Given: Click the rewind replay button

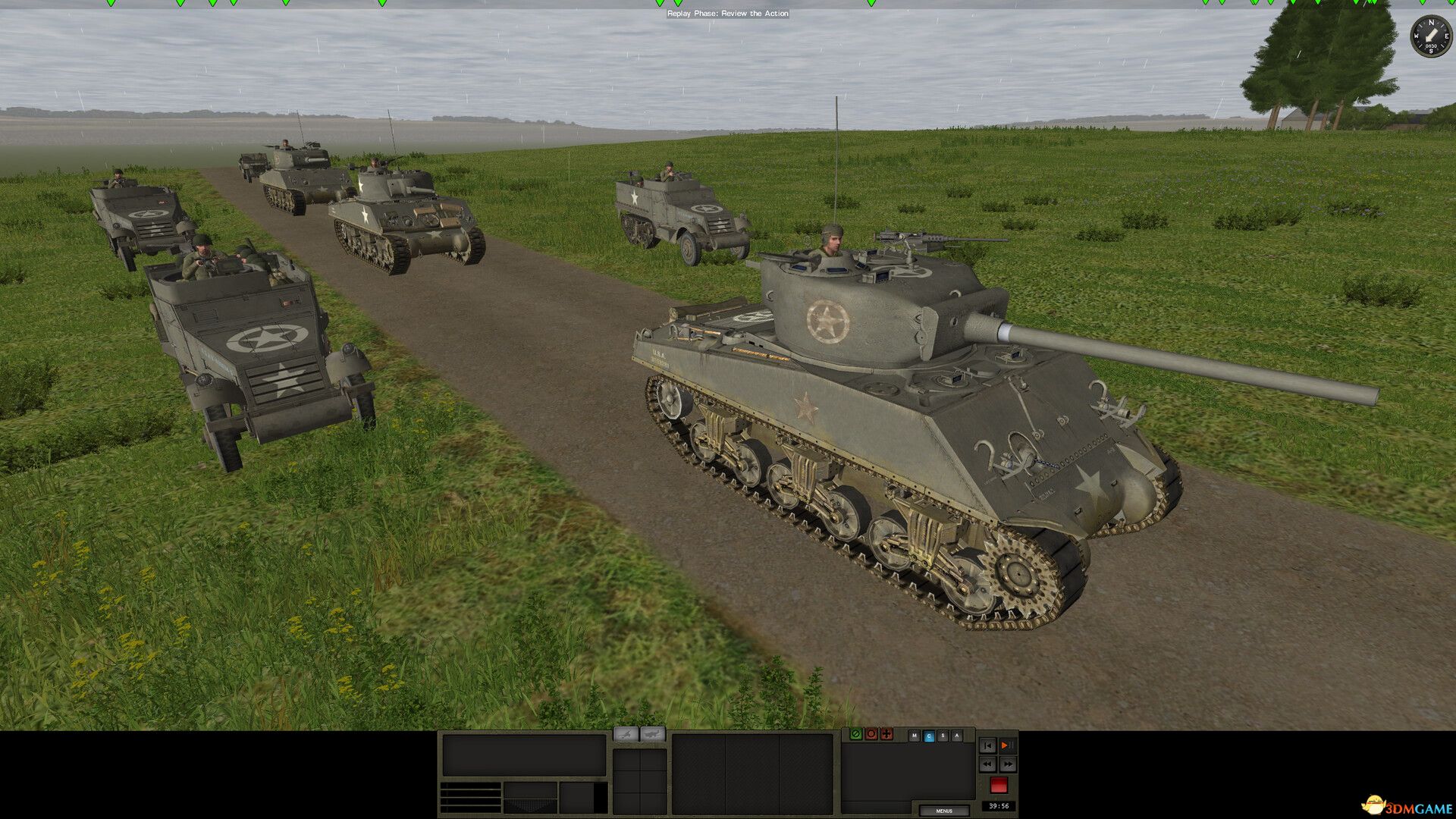Looking at the screenshot, I should (x=987, y=764).
